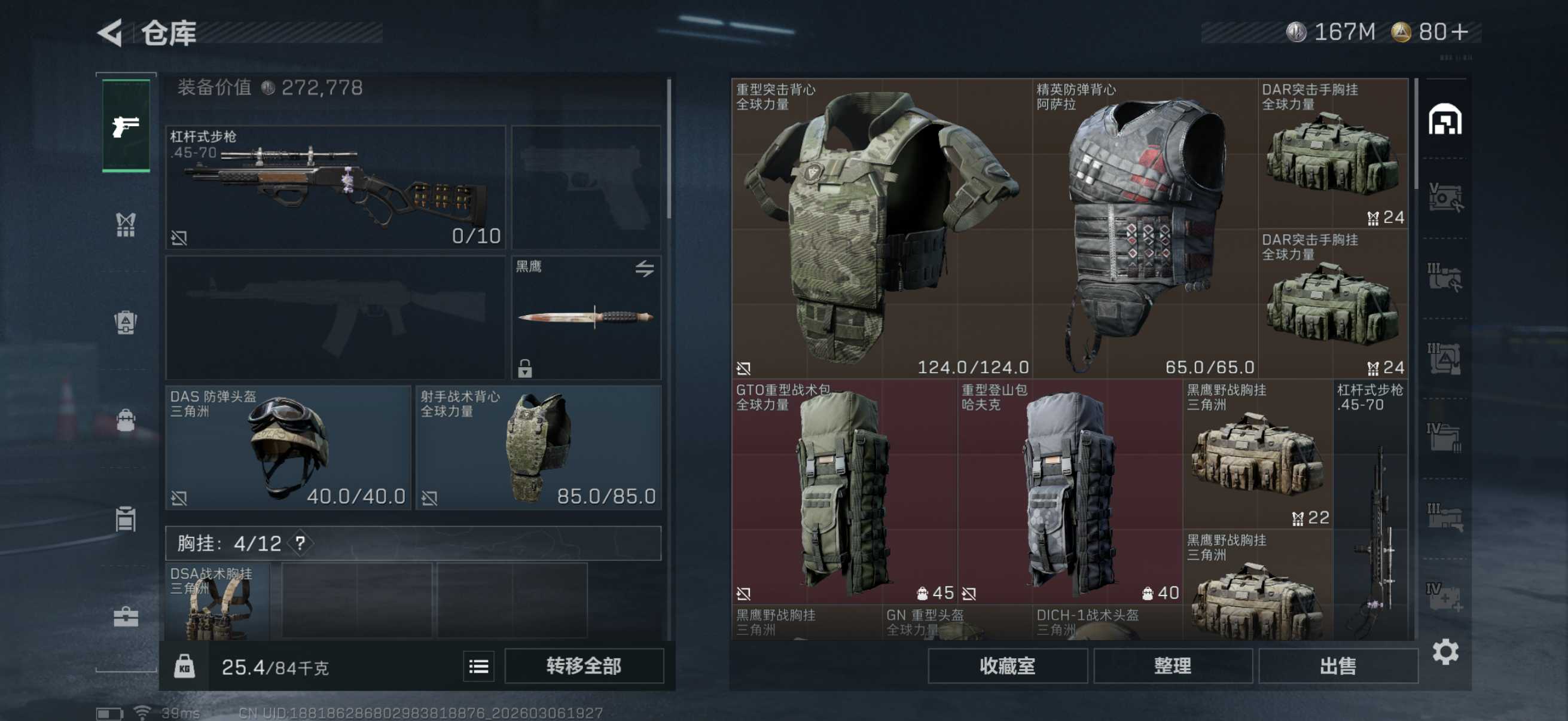Select the equipped 射手战术背心 vest
The image size is (1568, 721).
click(538, 448)
